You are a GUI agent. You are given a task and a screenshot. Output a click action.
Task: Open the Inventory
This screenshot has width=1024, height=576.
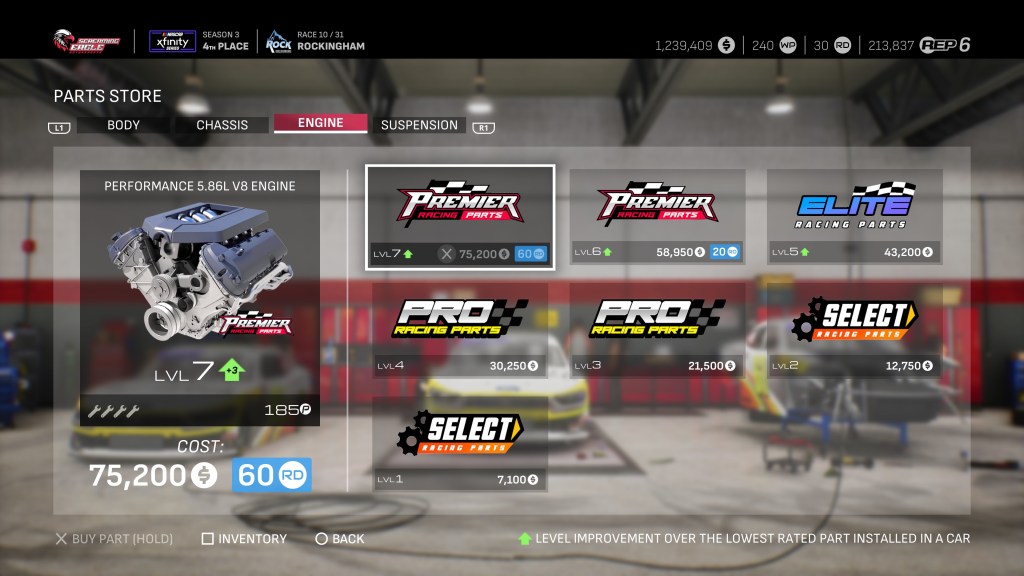(x=244, y=539)
